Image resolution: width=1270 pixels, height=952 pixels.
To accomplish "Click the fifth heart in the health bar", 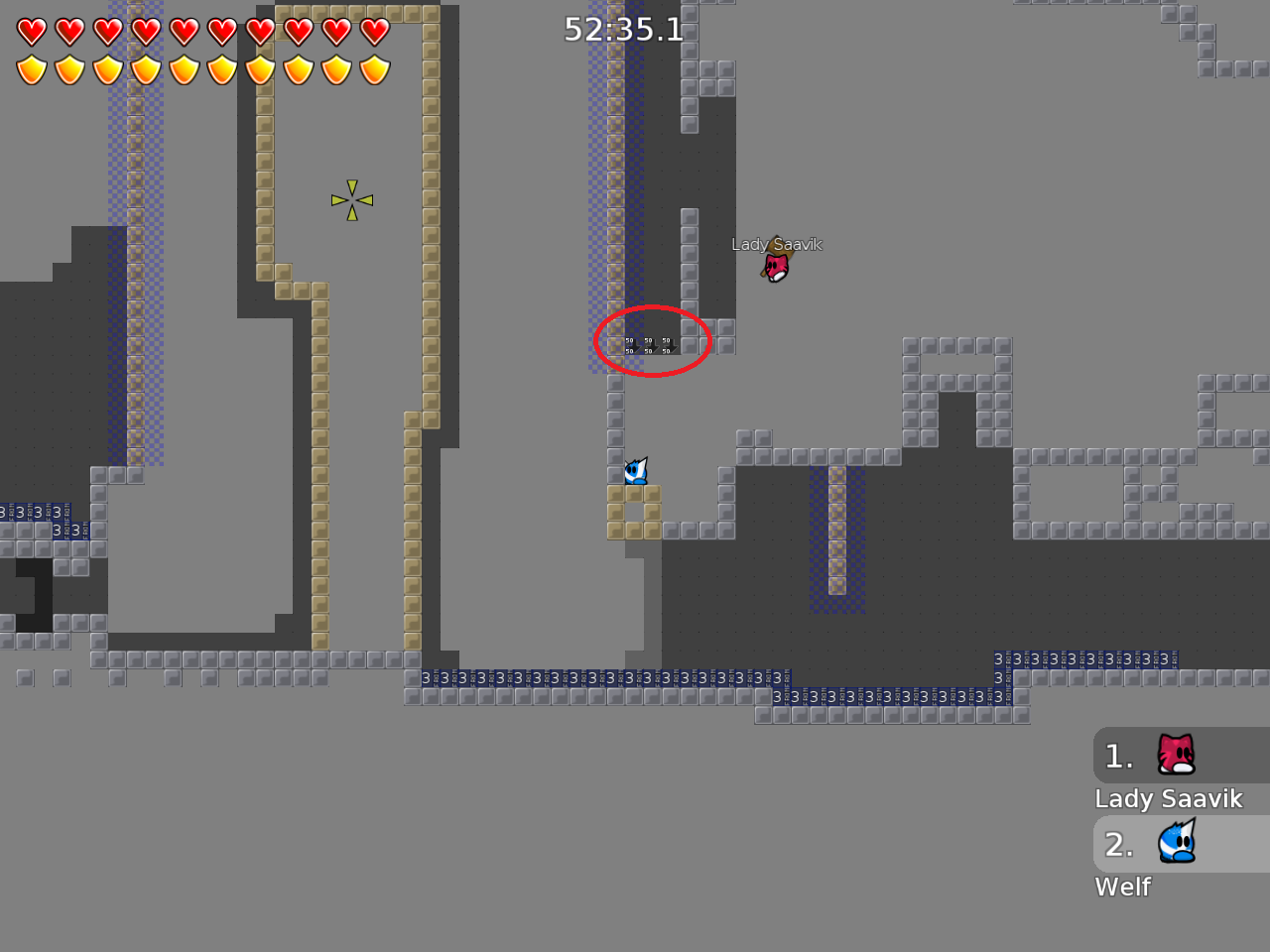I will (185, 32).
